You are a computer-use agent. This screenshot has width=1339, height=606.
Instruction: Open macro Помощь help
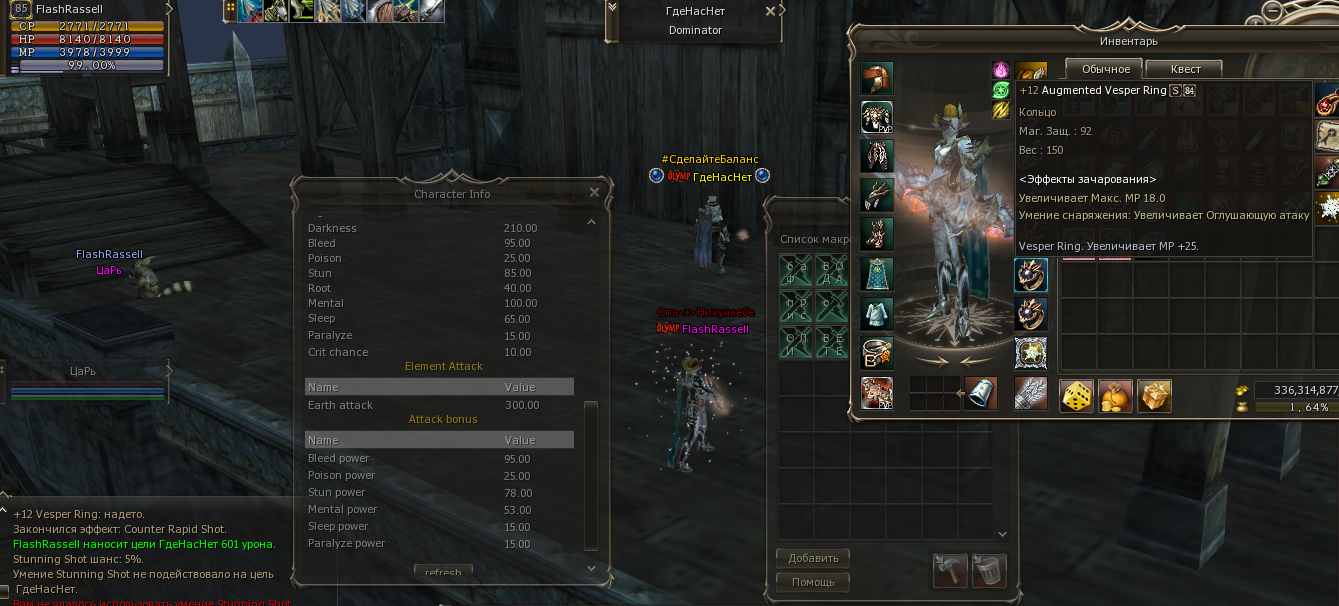coord(813,581)
